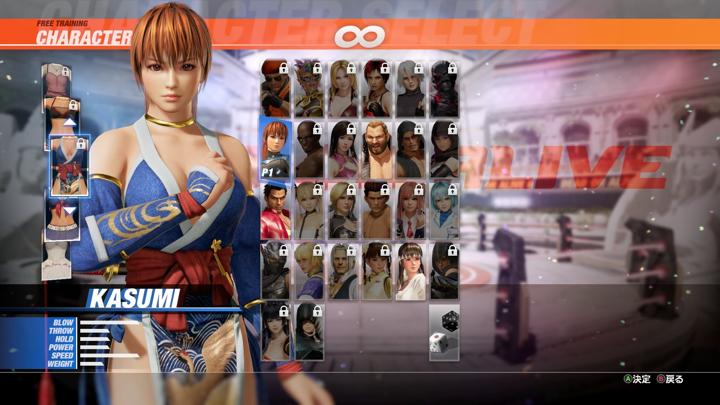Select Kasumi's P1 portrait tile
The width and height of the screenshot is (720, 405).
coord(275,148)
